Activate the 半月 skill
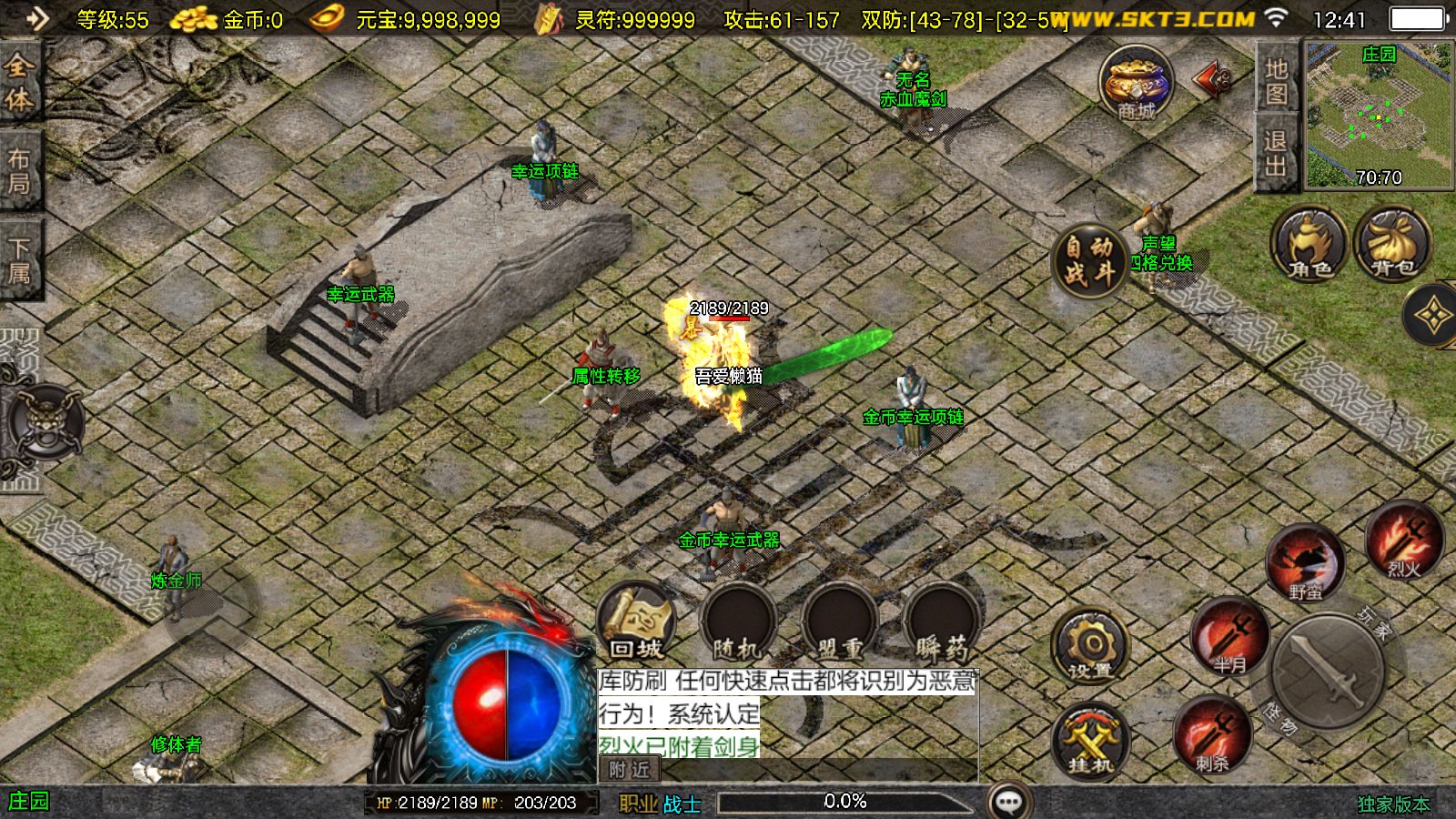Screen dimensions: 1456x819 (x=1229, y=637)
